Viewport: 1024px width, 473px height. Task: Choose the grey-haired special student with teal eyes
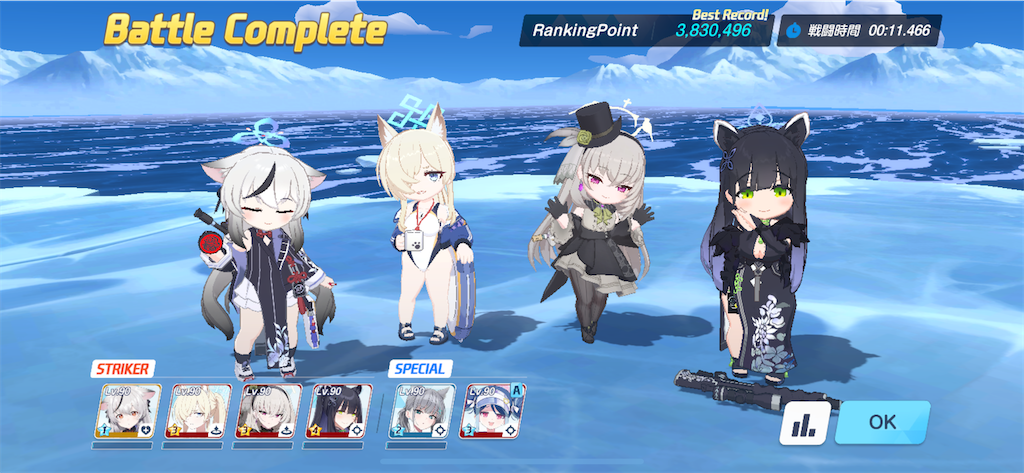[421, 411]
